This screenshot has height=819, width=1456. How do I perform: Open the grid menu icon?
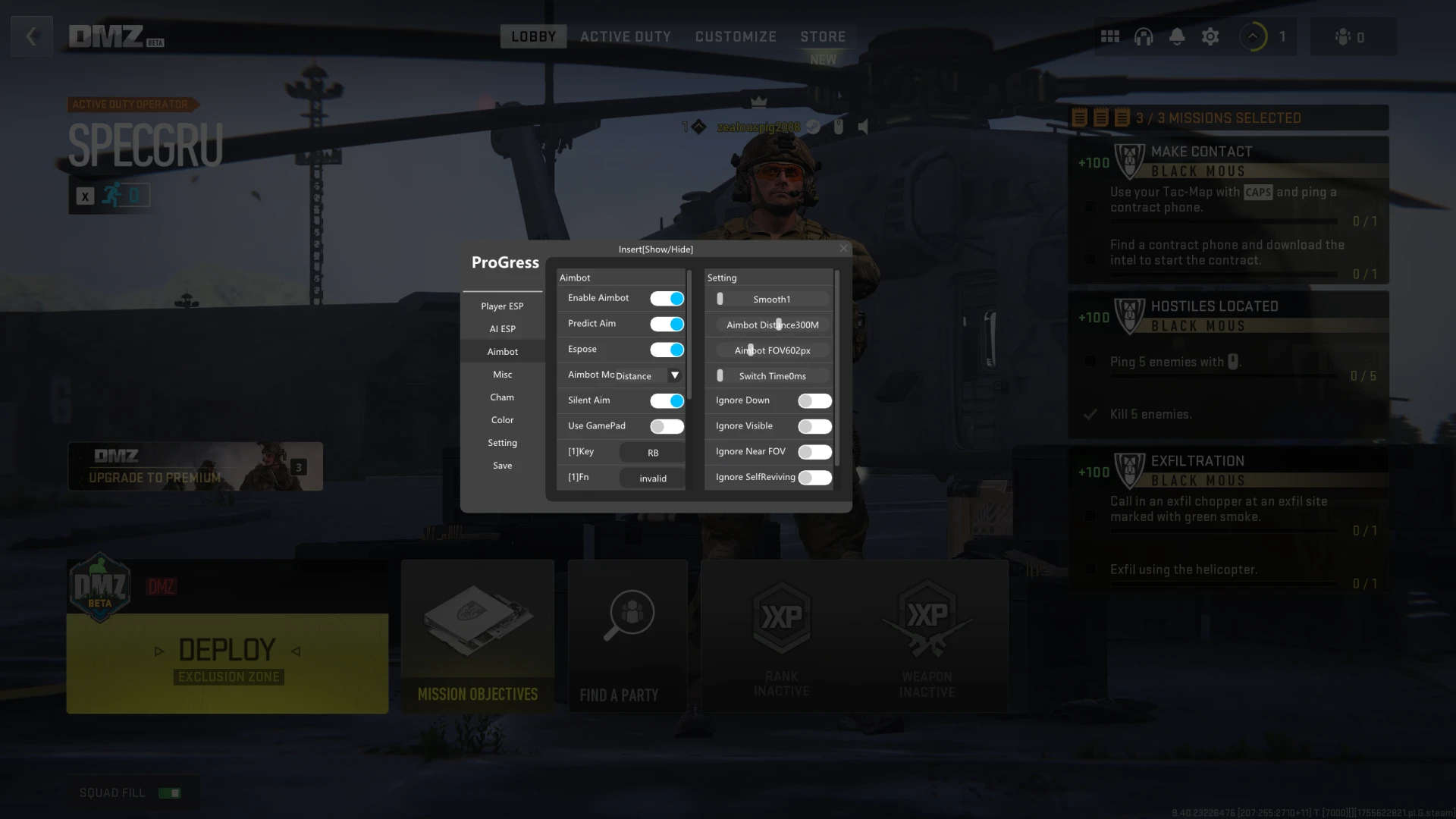(x=1110, y=36)
